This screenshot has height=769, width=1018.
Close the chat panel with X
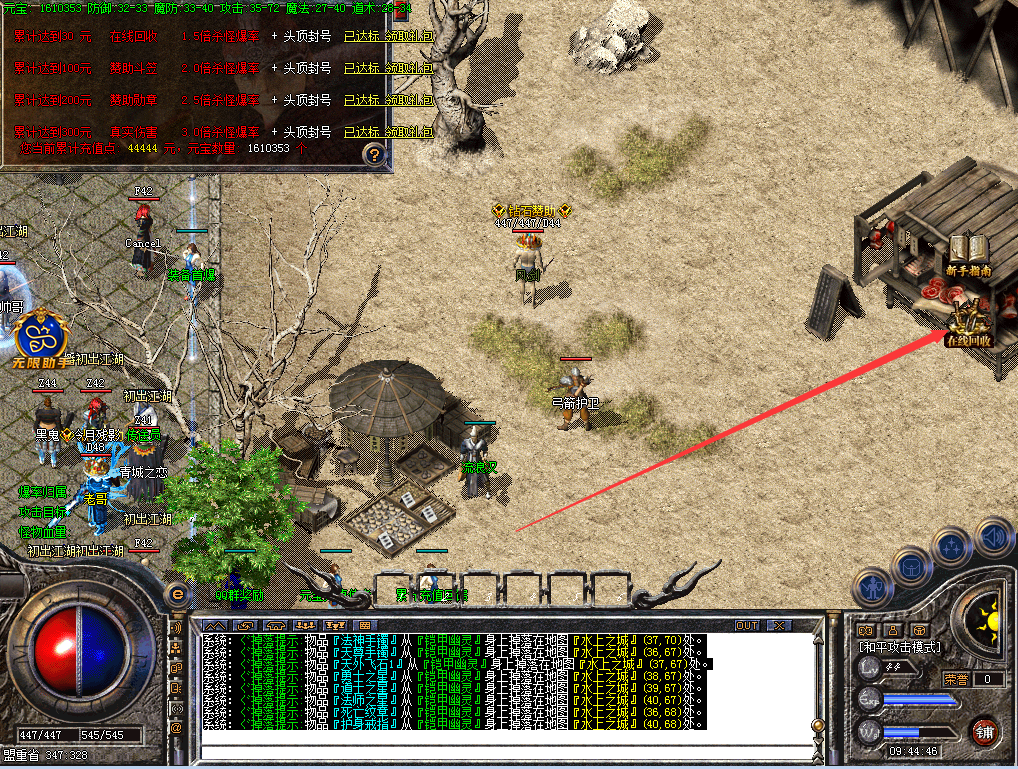click(778, 626)
